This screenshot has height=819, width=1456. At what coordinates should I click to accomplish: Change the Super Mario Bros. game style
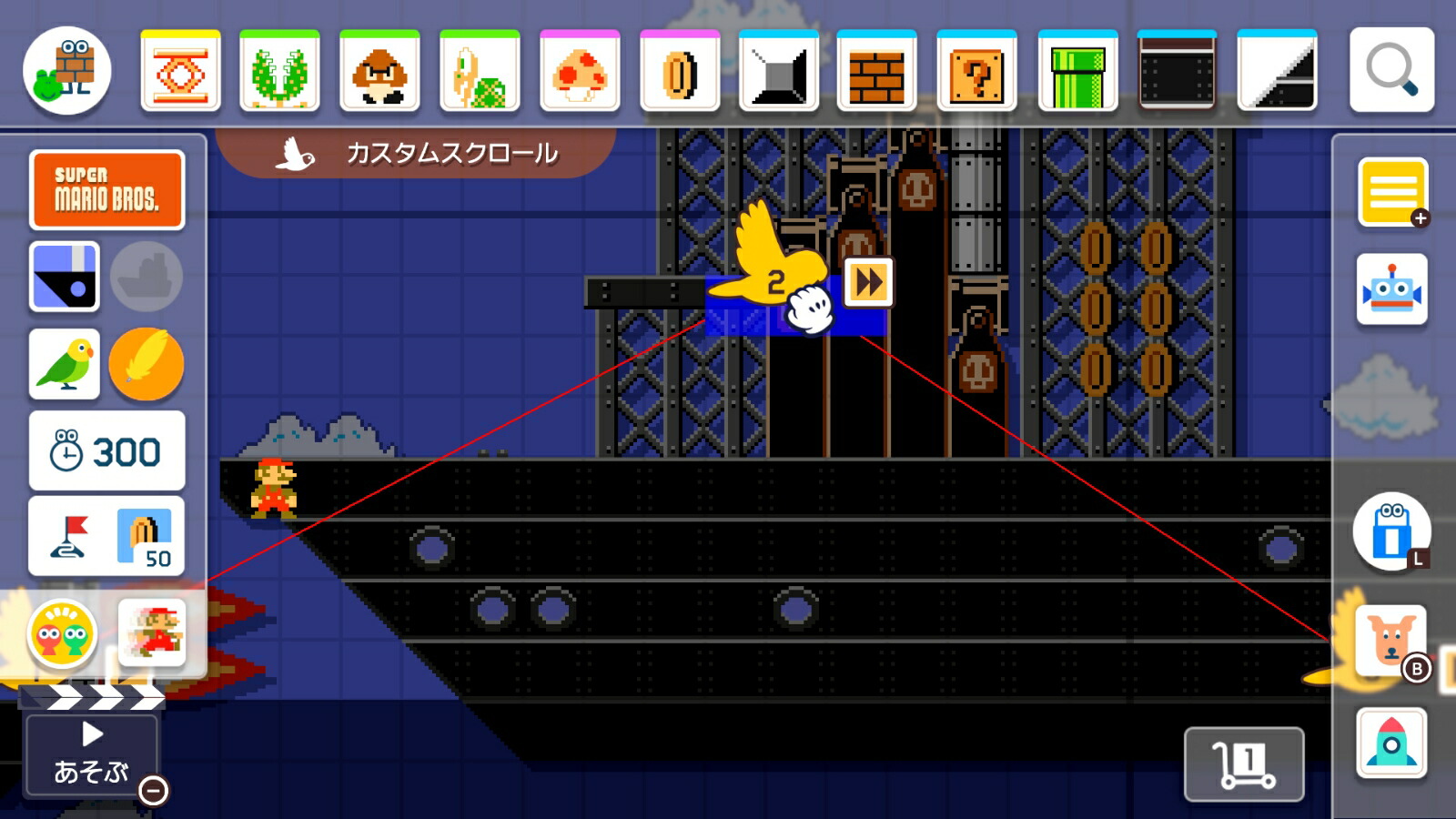pos(107,189)
